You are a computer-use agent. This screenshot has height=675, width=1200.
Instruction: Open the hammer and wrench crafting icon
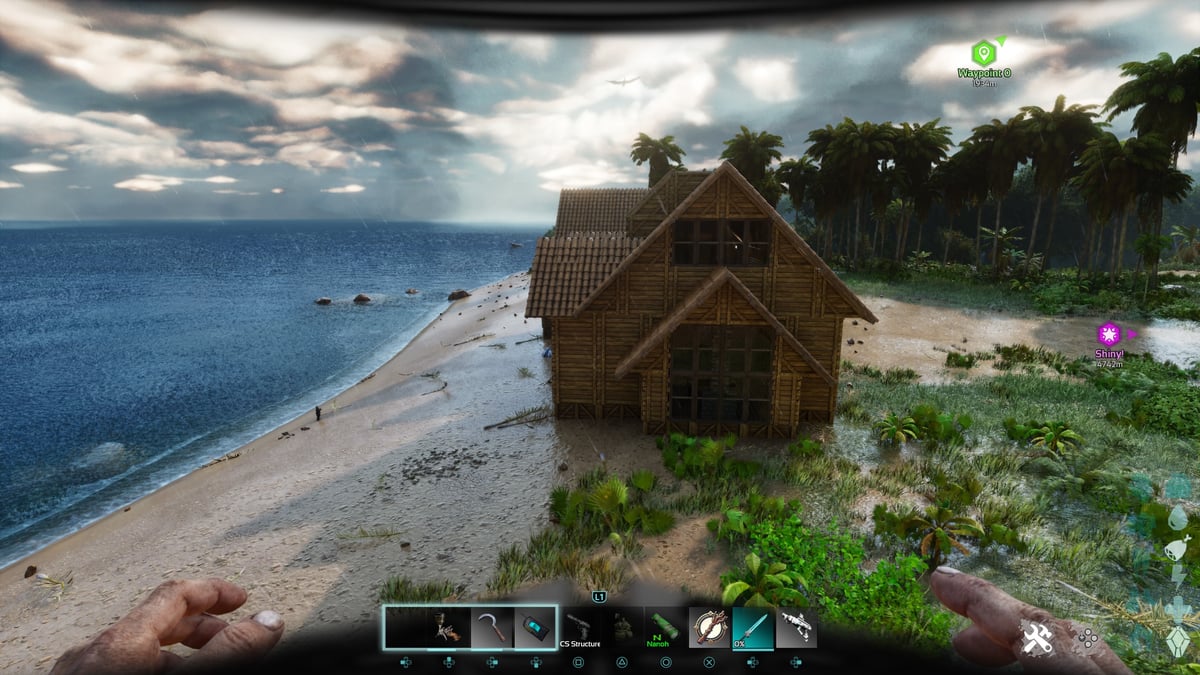click(1037, 639)
